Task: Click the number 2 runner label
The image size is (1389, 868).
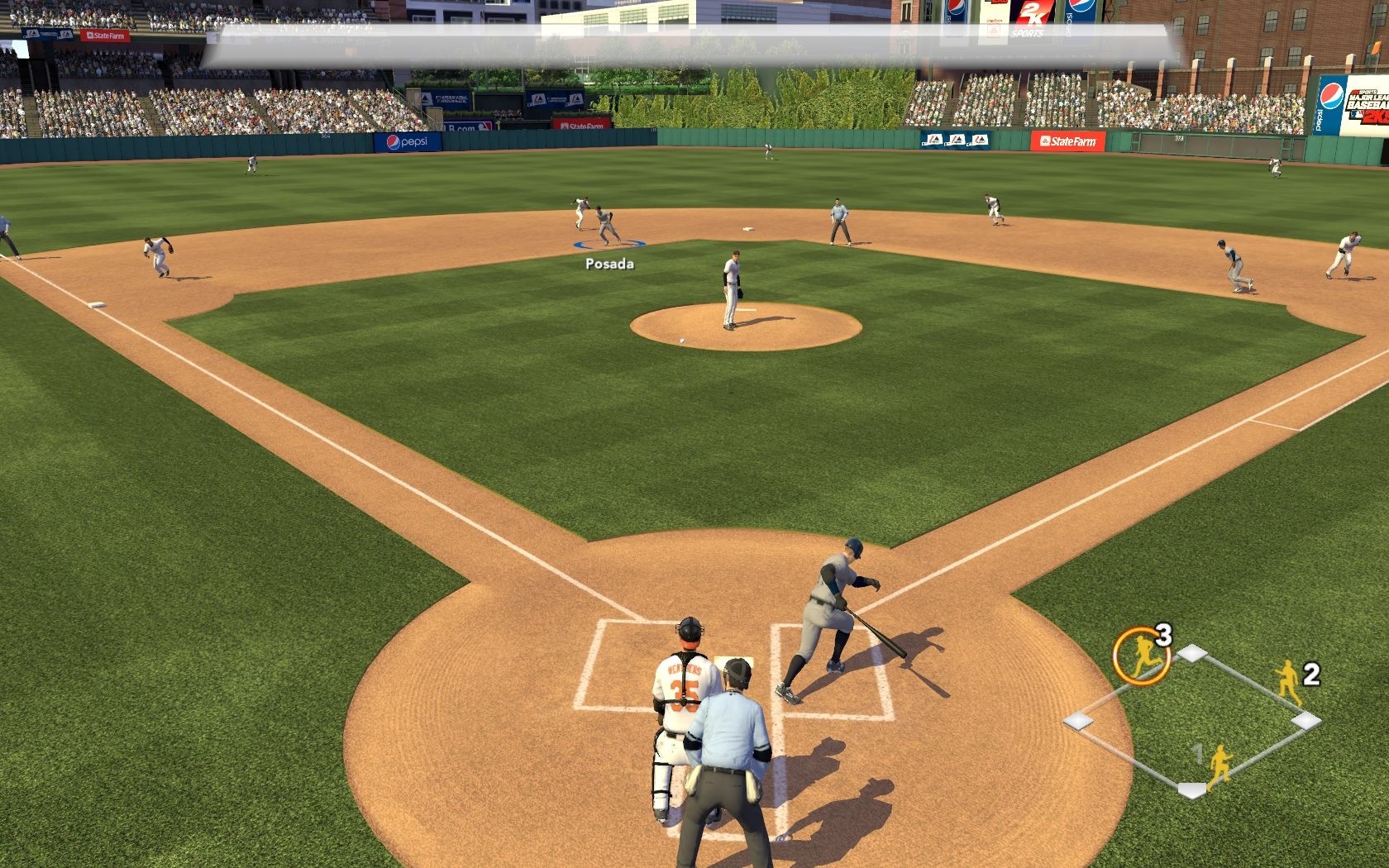Action: (x=1311, y=675)
